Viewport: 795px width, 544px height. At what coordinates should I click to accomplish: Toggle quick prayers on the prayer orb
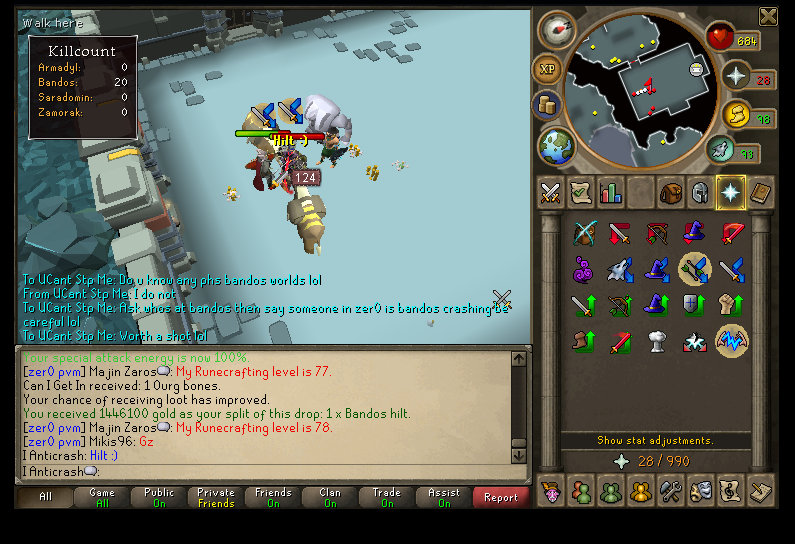[737, 77]
